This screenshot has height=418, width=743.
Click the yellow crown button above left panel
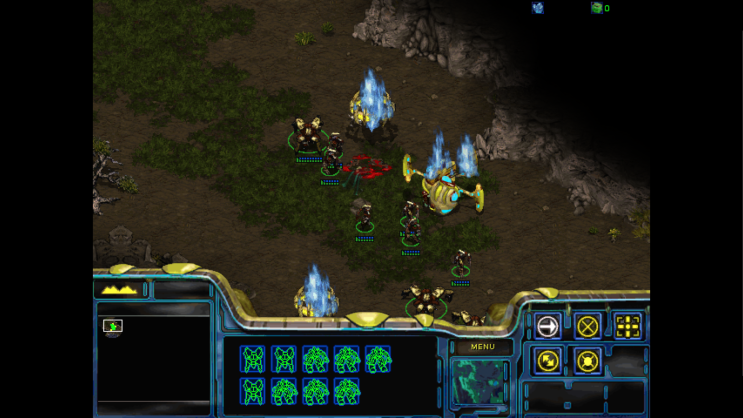120,290
